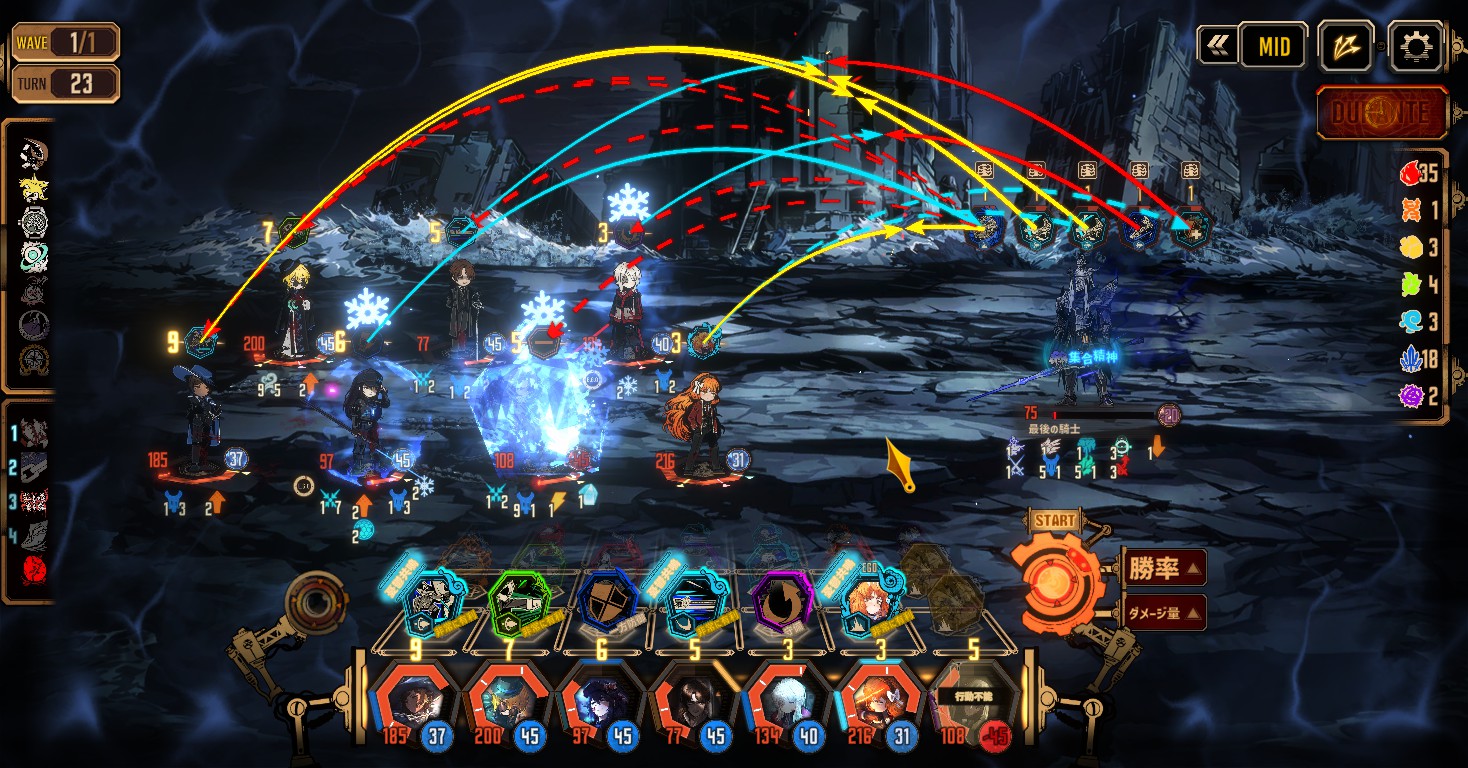Image resolution: width=1468 pixels, height=768 pixels.
Task: Choose the Win Rate (勝率) auto-select button
Action: coord(1164,568)
